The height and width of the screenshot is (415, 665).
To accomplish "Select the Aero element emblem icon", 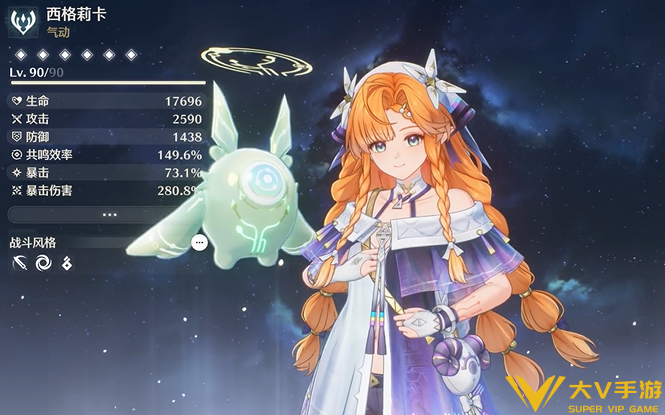I will pos(25,22).
